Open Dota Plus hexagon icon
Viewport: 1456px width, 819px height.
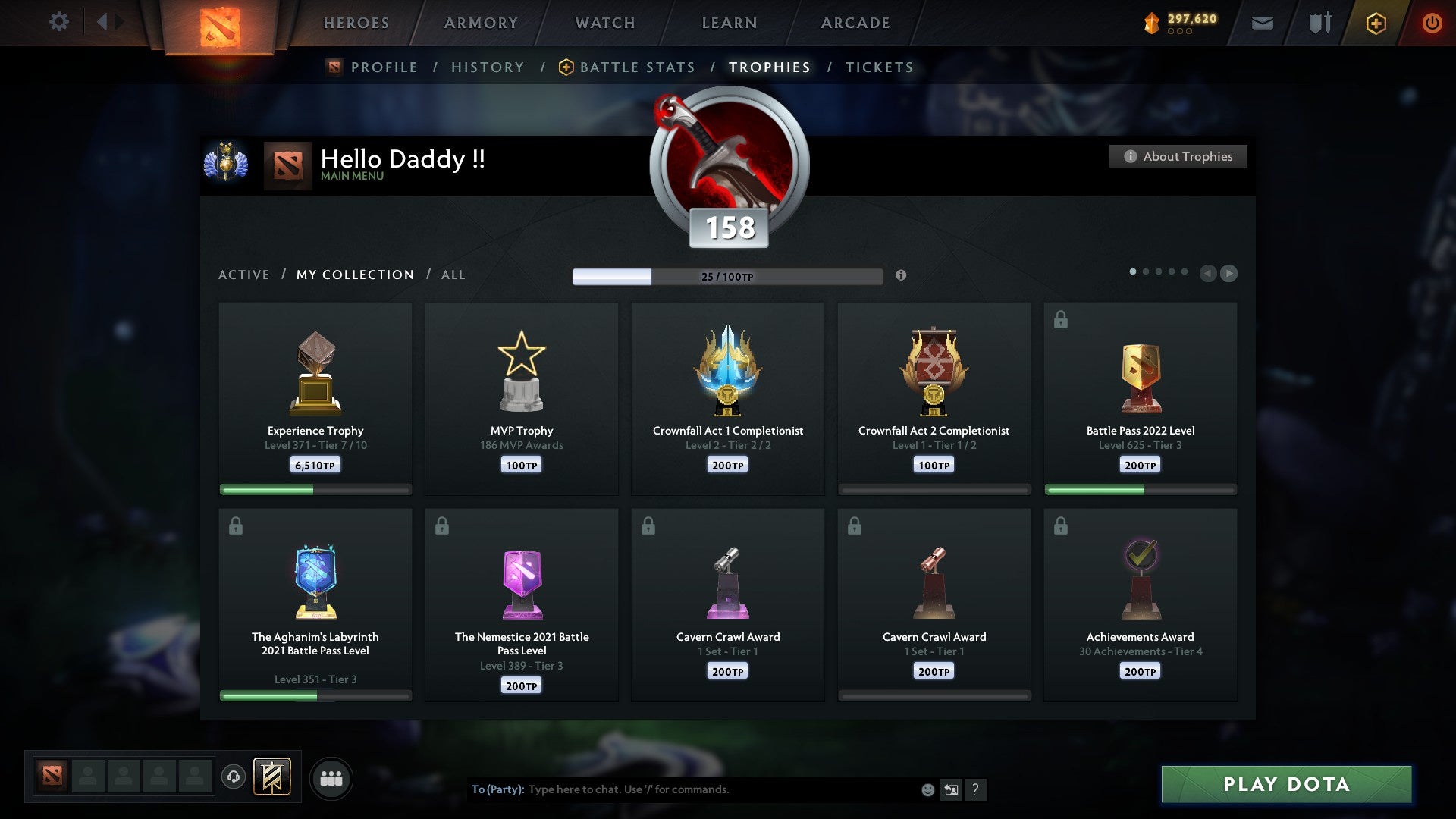click(1376, 23)
